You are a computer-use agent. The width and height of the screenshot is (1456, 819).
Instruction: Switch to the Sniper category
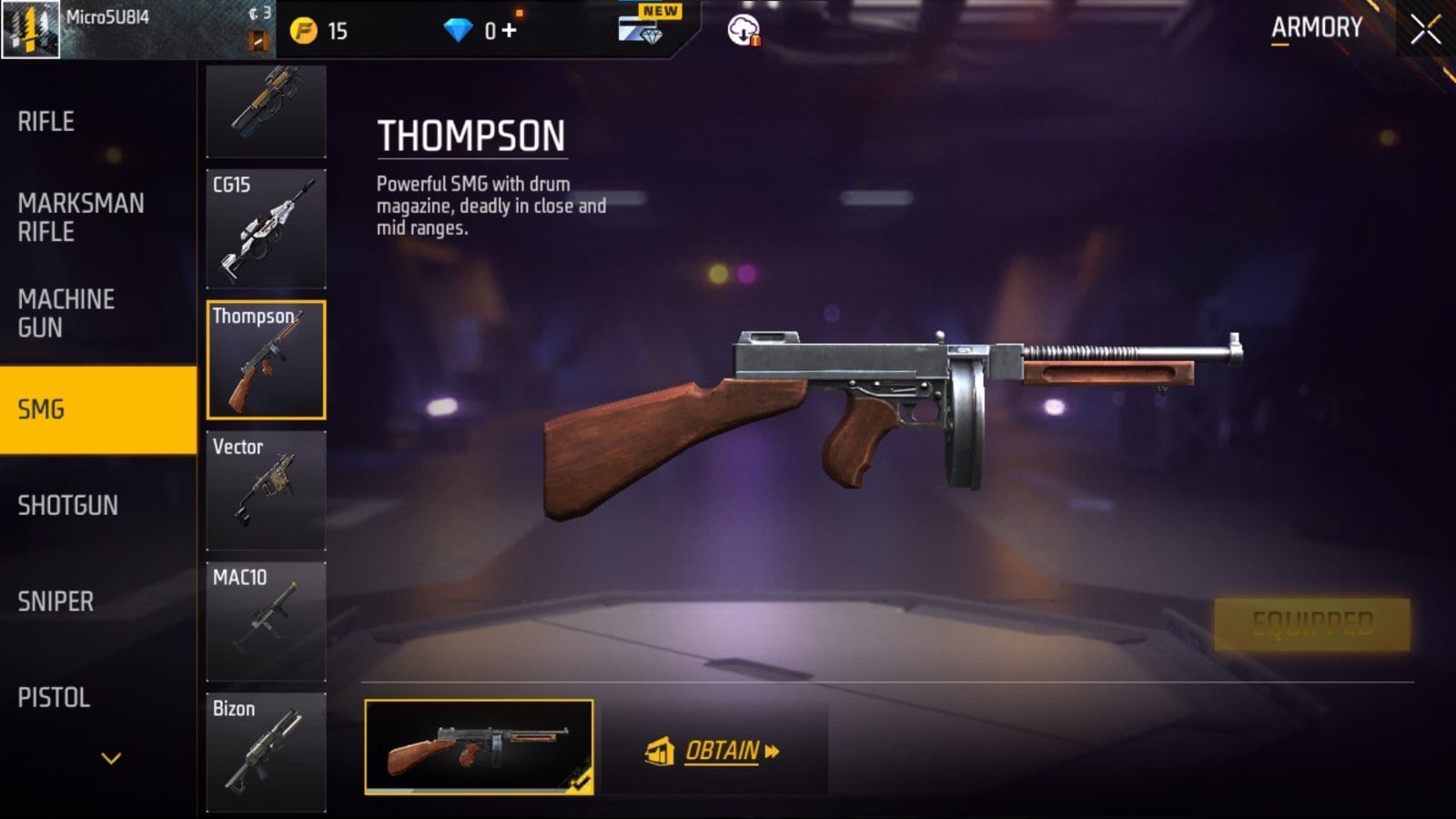click(x=56, y=602)
